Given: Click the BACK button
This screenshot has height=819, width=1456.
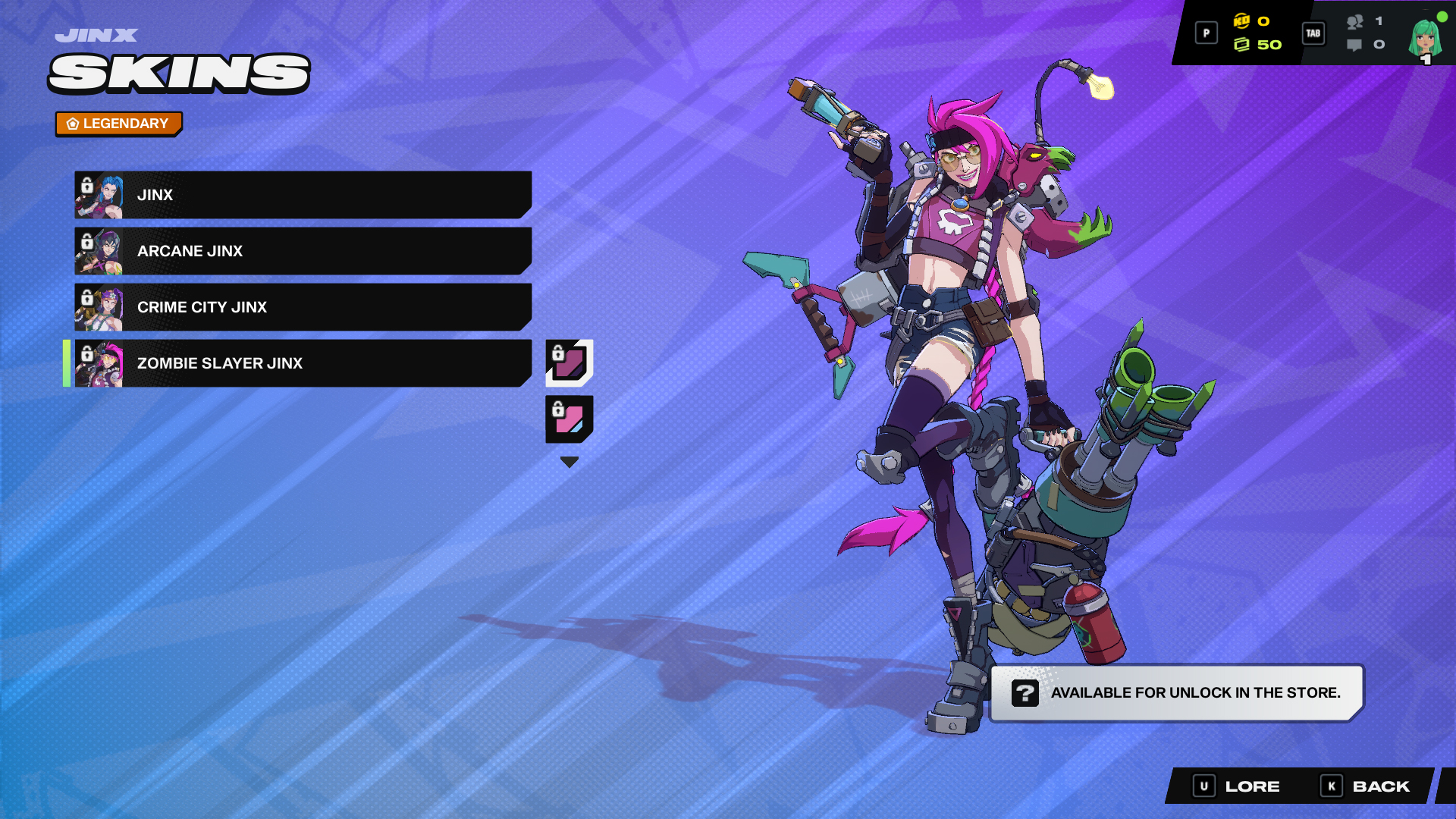Looking at the screenshot, I should pyautogui.click(x=1380, y=786).
